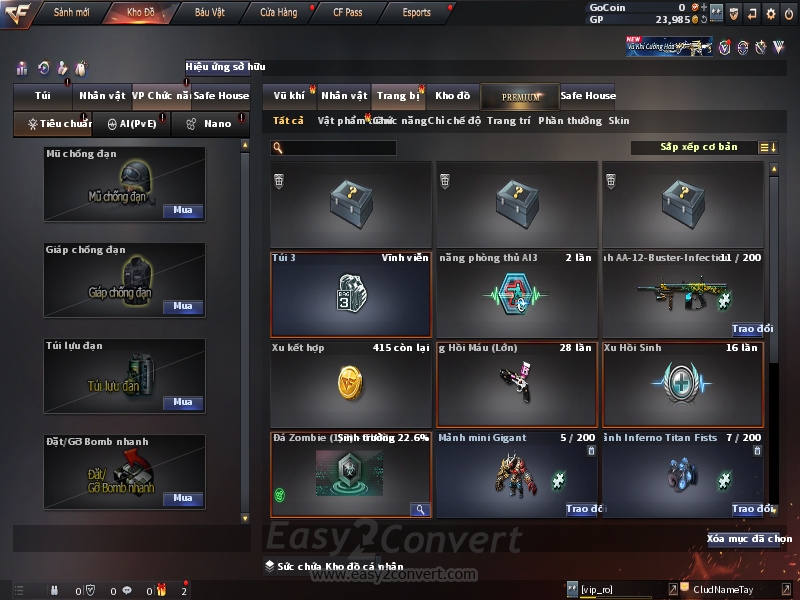Switch to the PREMIUM storage tab
The width and height of the screenshot is (800, 600).
pyautogui.click(x=519, y=97)
